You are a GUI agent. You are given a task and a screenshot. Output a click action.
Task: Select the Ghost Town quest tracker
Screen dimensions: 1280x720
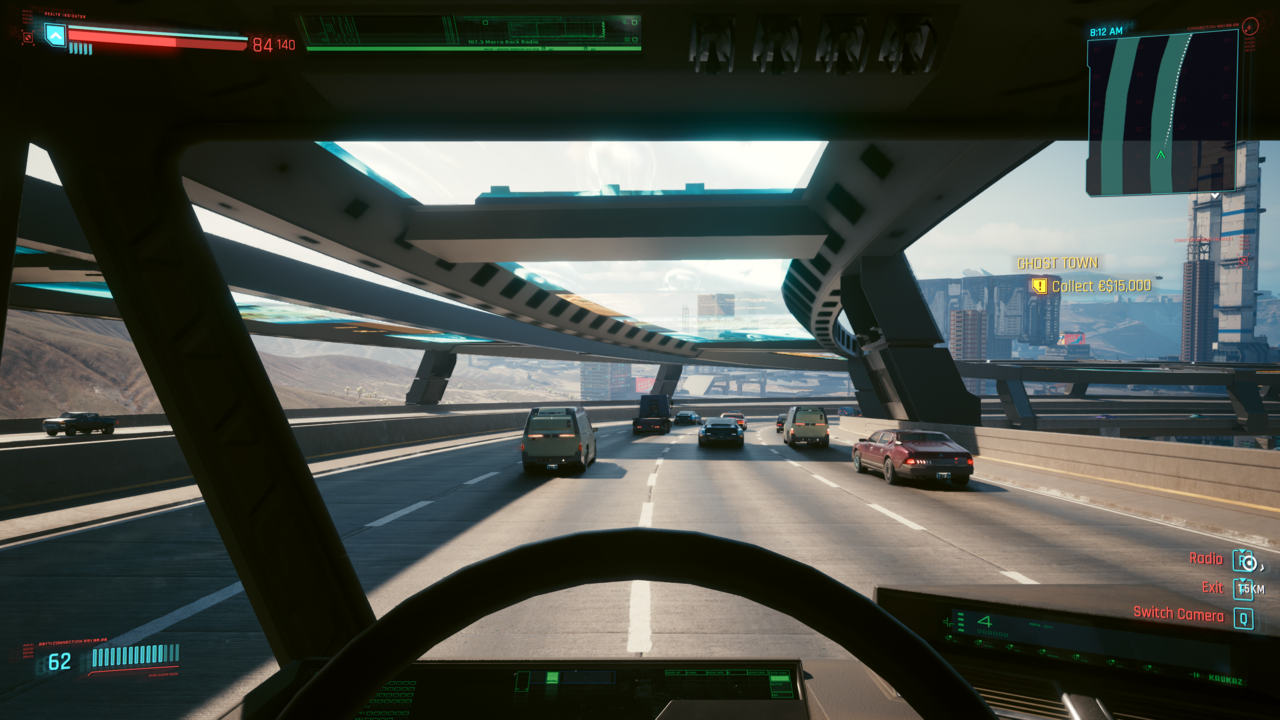coord(1058,263)
